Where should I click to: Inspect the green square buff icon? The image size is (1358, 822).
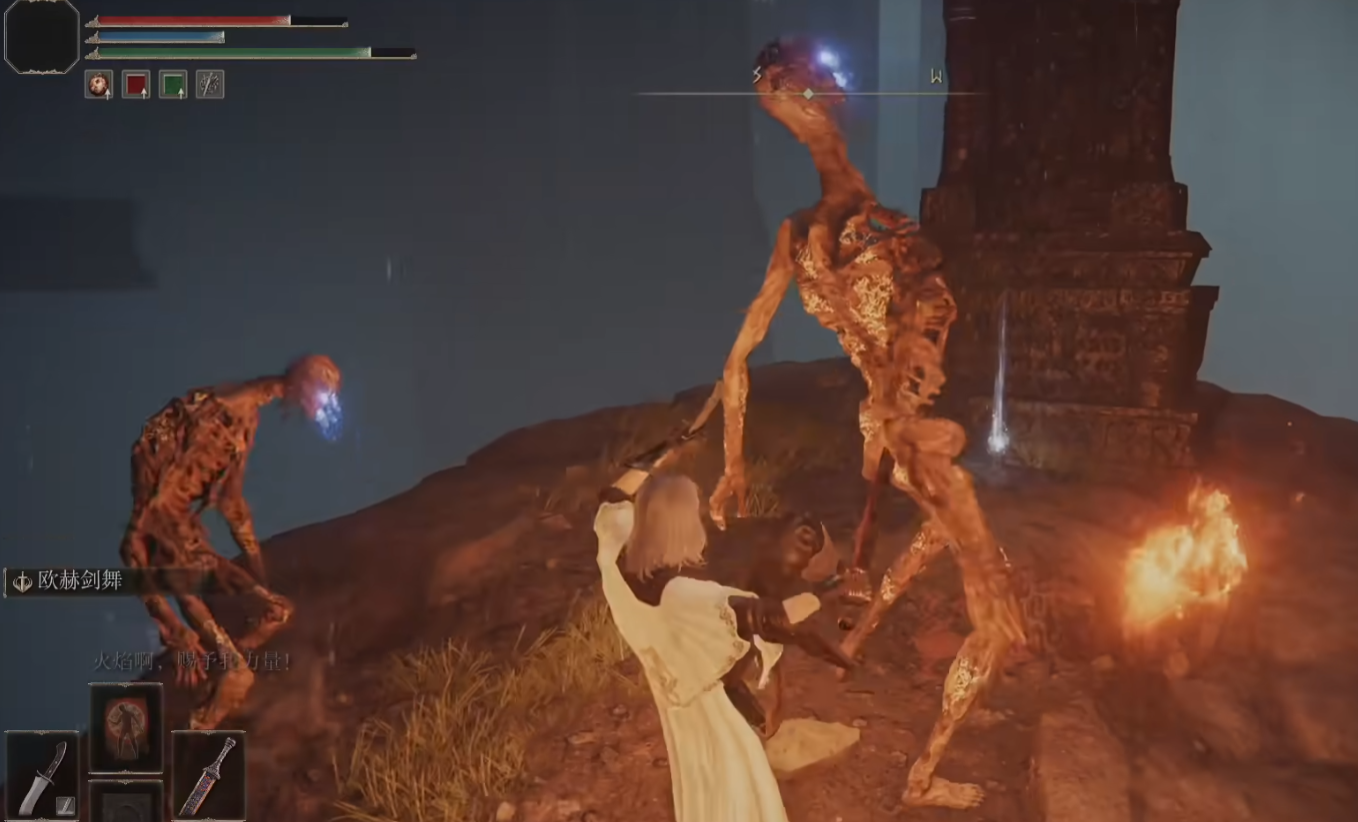coord(173,85)
